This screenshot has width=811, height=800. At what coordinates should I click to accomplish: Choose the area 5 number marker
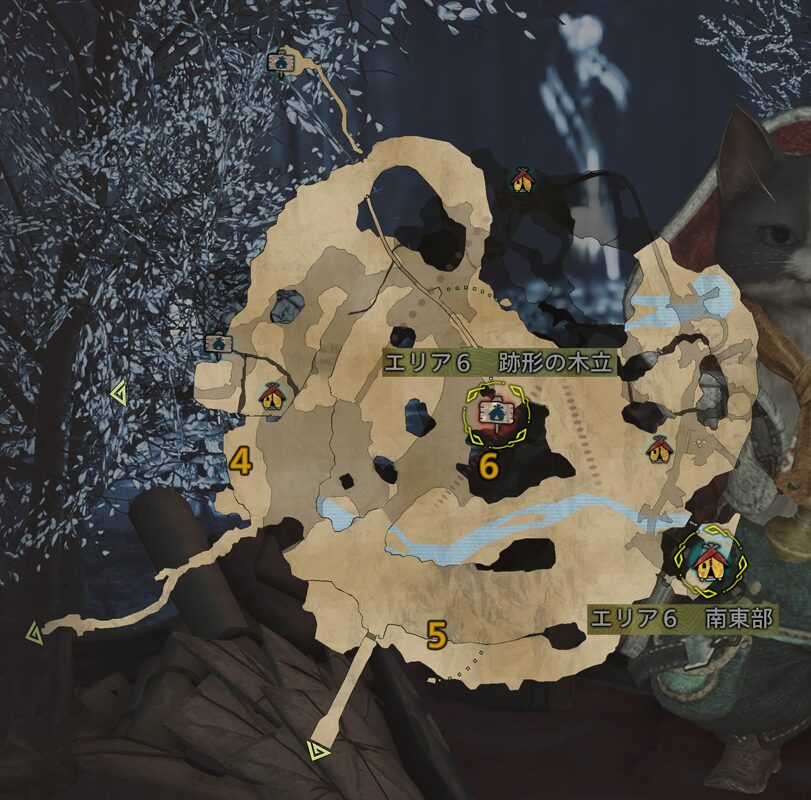(436, 634)
